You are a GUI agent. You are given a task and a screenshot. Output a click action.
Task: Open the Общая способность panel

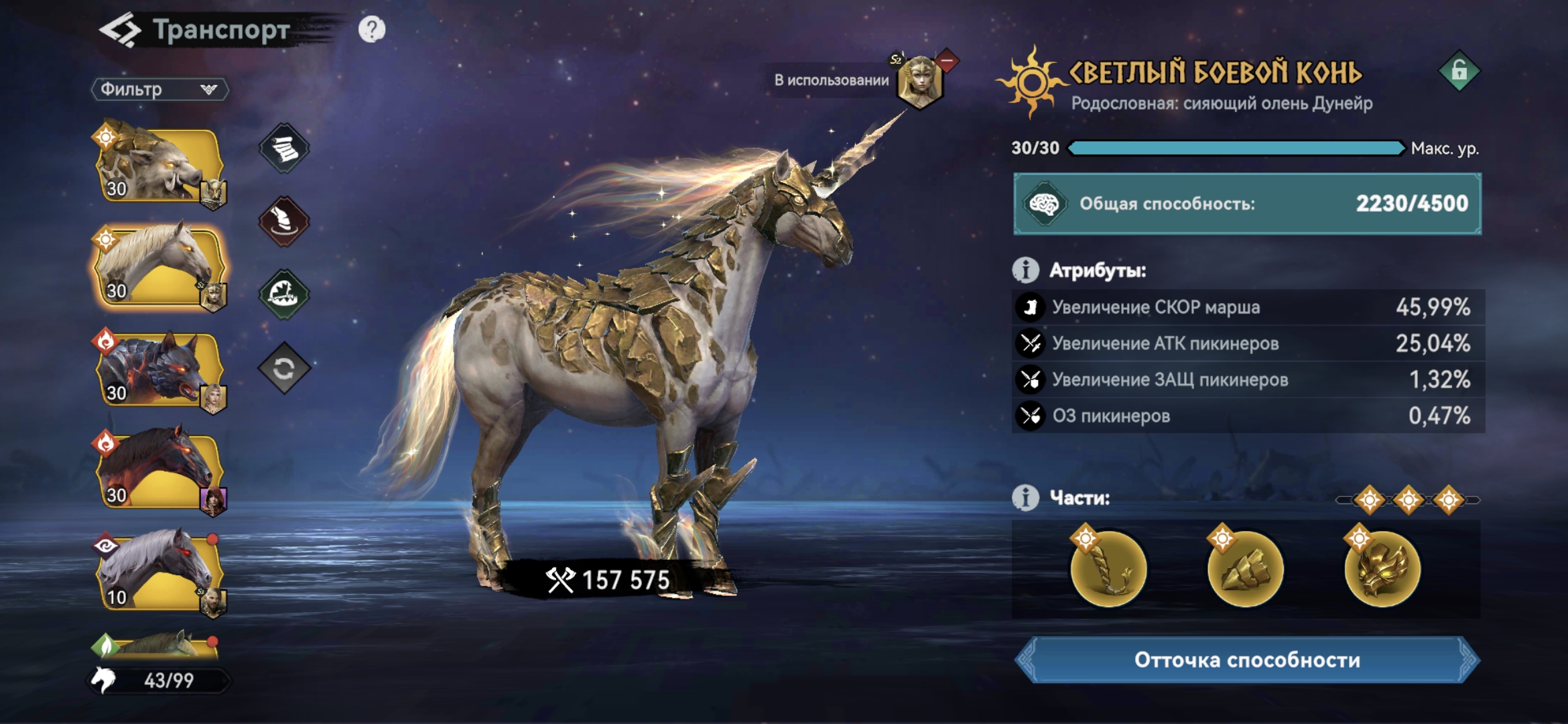pos(1247,204)
